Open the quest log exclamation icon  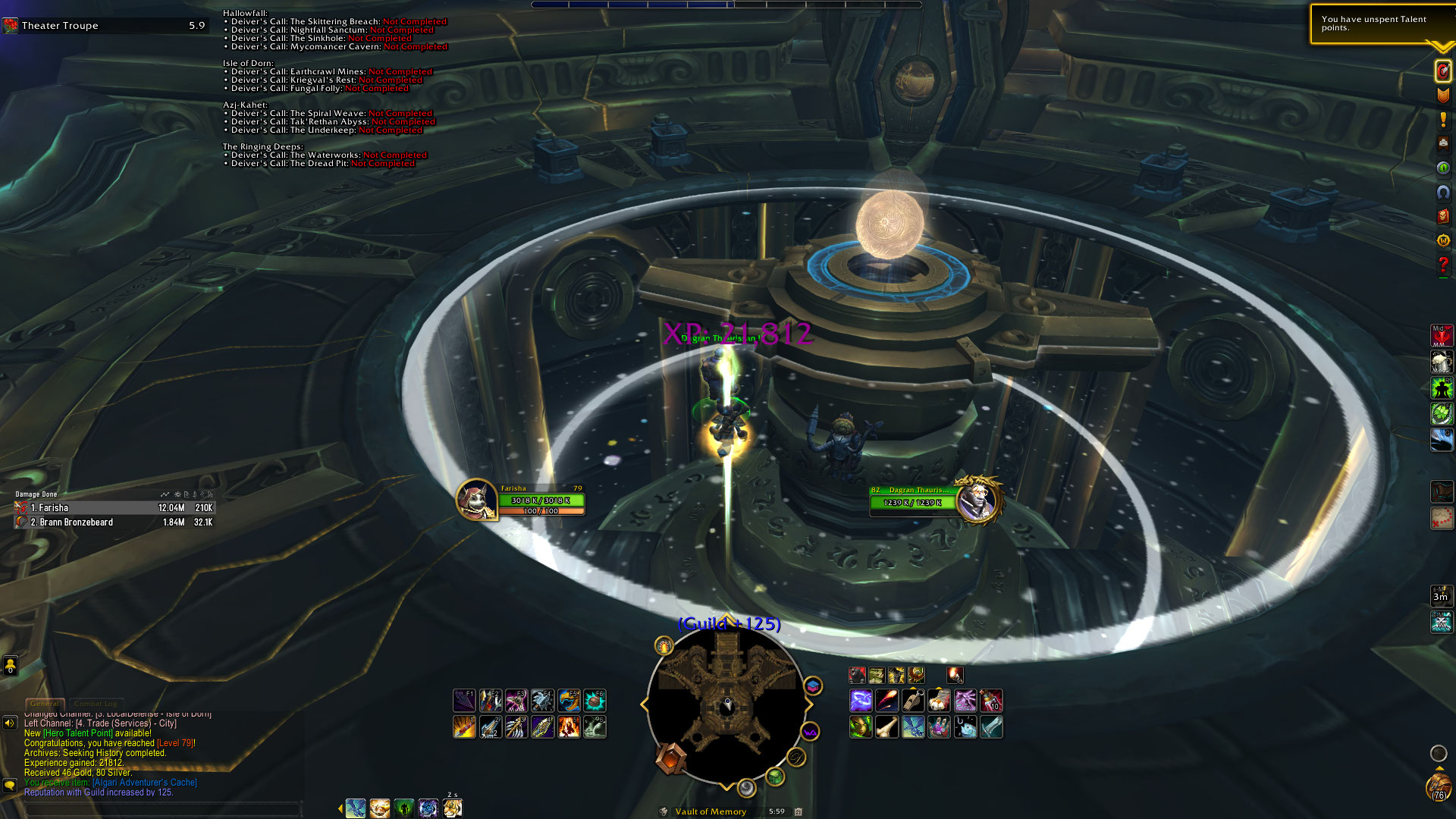pos(1442,119)
